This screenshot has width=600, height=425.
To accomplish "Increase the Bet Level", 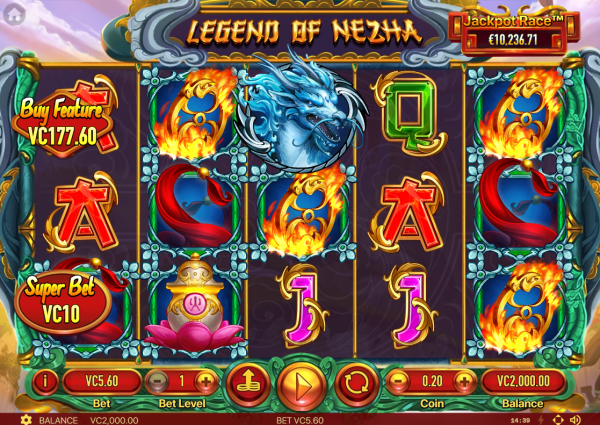I will [x=205, y=381].
